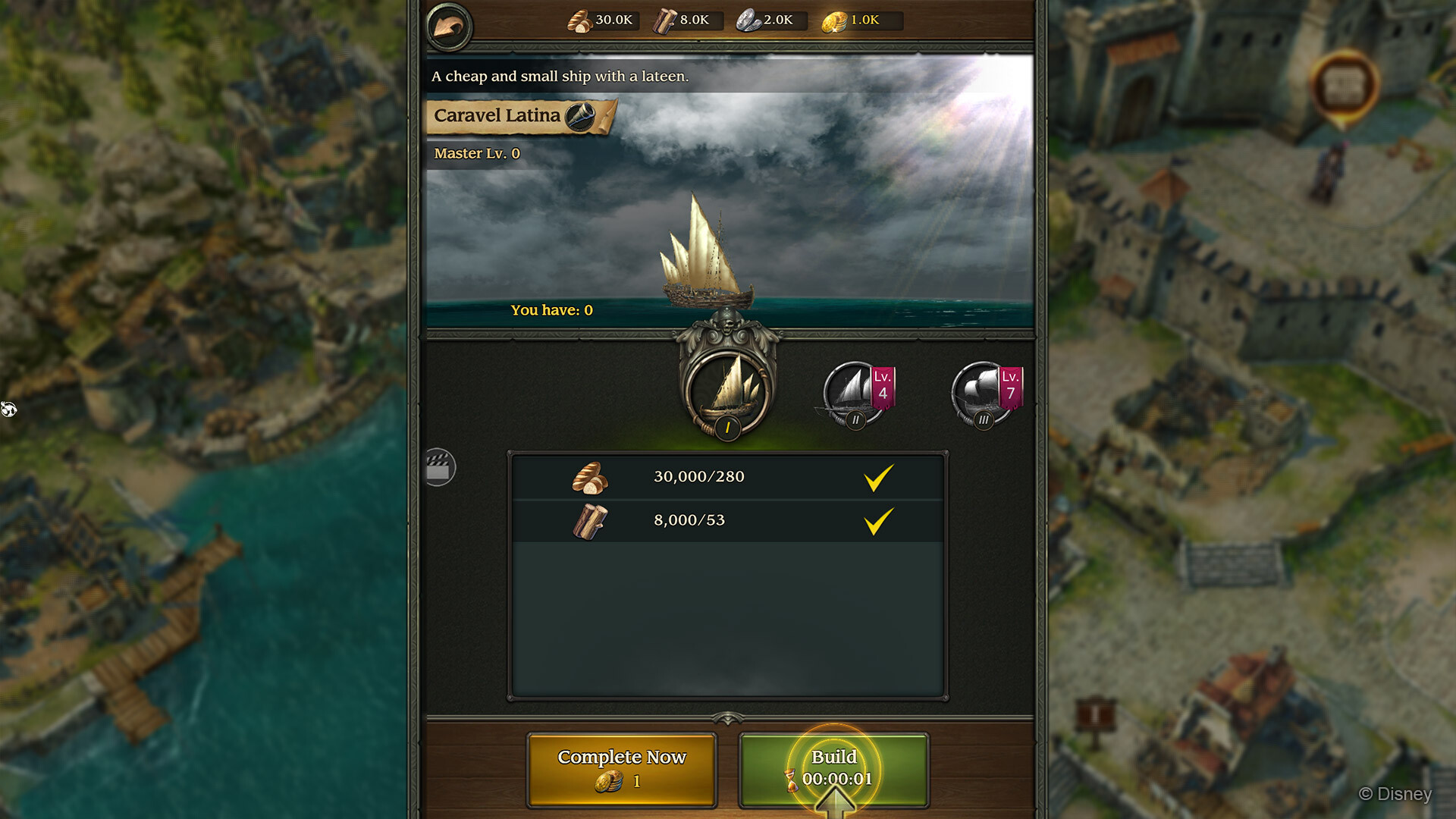The width and height of the screenshot is (1456, 819).
Task: Click the gold coins resource icon
Action: point(835,20)
